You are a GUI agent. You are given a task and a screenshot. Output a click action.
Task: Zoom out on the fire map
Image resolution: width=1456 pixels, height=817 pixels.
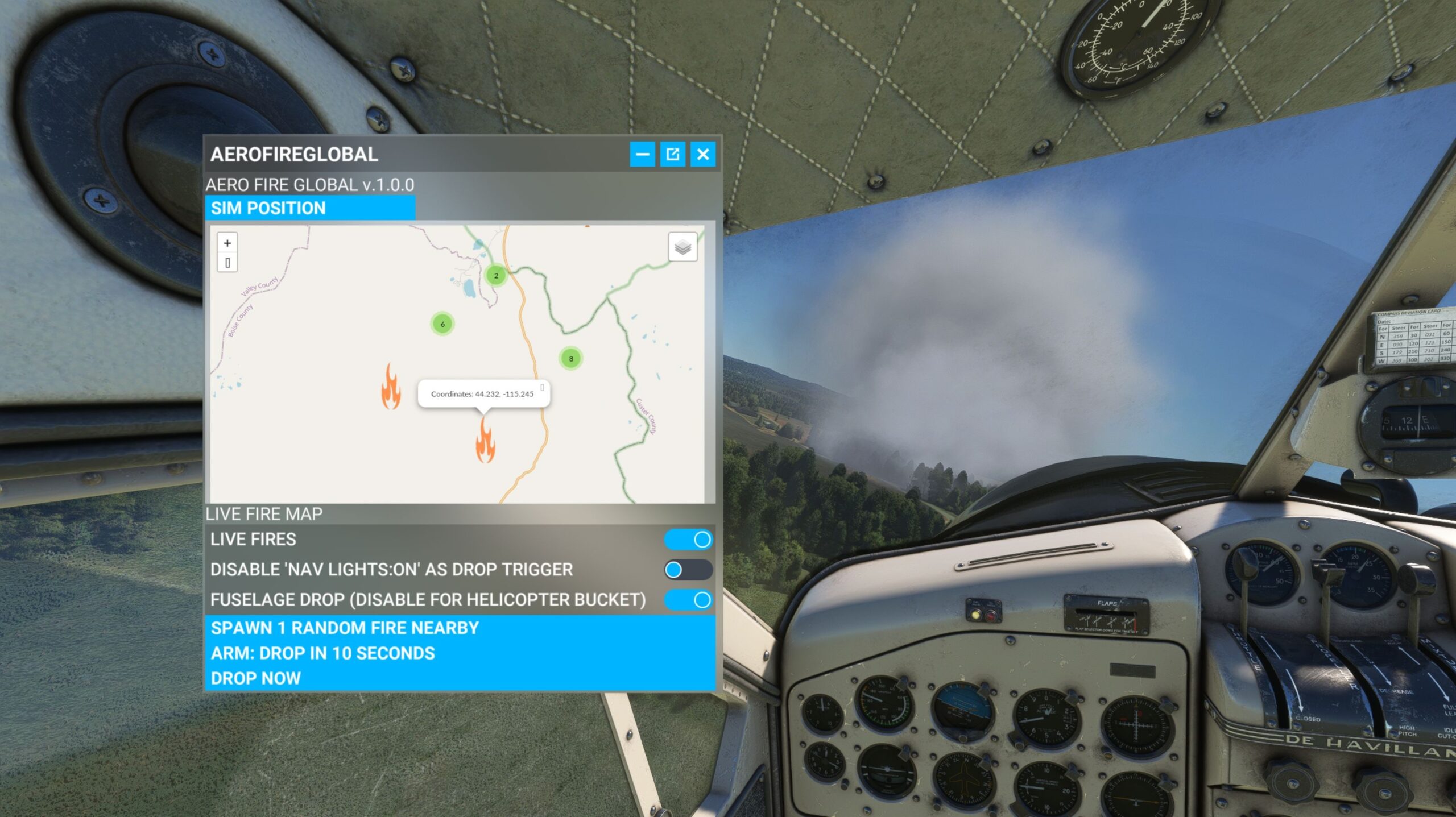click(x=227, y=263)
